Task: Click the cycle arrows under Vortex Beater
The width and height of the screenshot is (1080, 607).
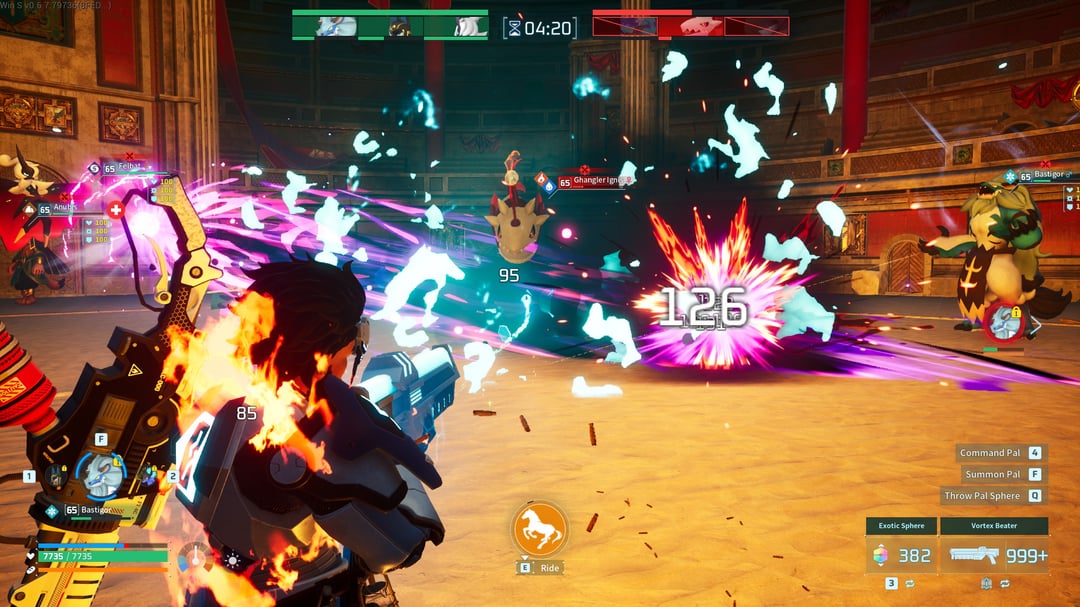Action: click(x=1004, y=583)
